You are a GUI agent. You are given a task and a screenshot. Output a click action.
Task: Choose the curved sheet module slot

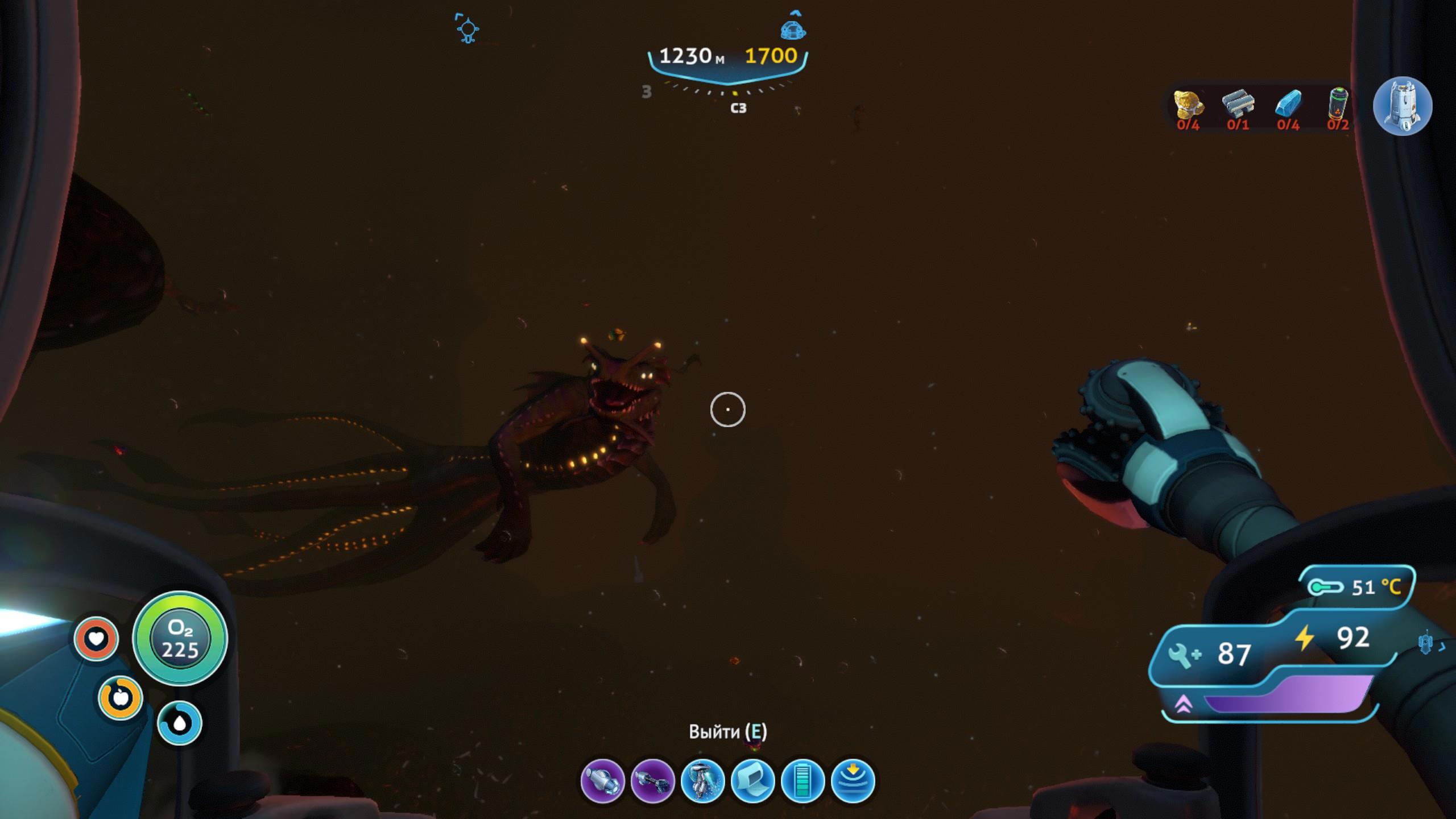pyautogui.click(x=752, y=781)
